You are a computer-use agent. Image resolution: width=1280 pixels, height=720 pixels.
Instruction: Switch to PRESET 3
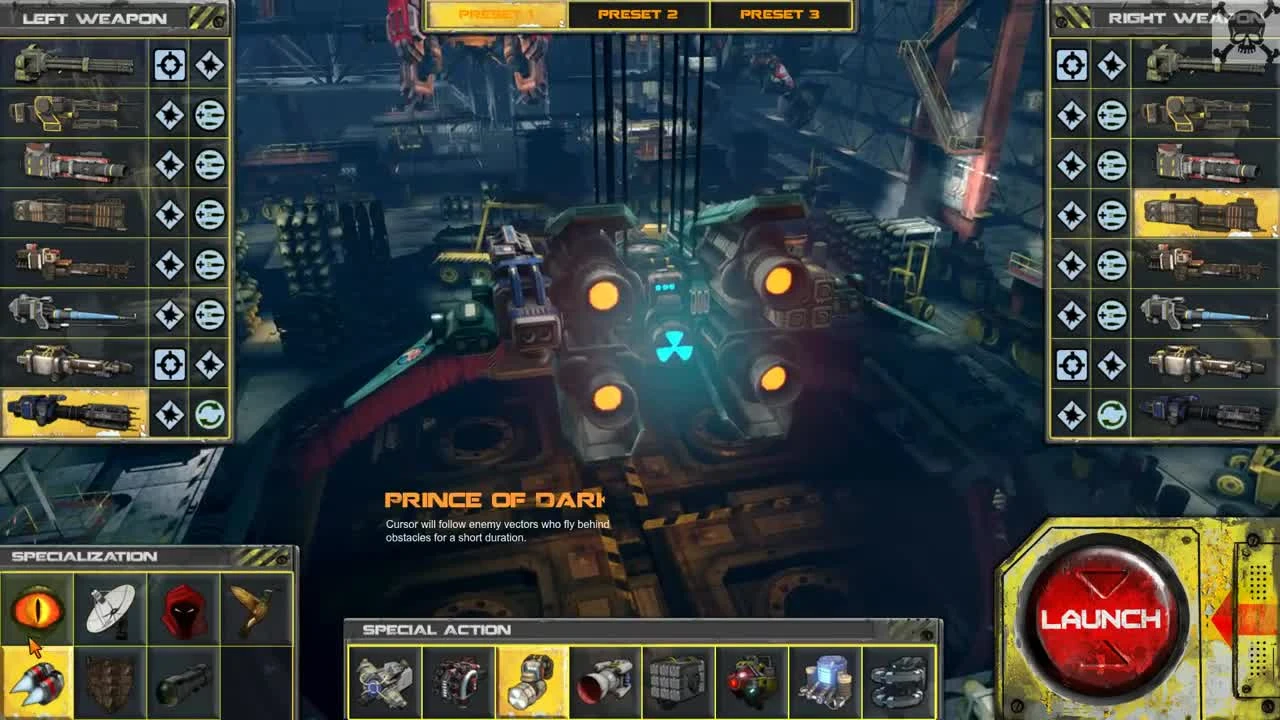[783, 14]
